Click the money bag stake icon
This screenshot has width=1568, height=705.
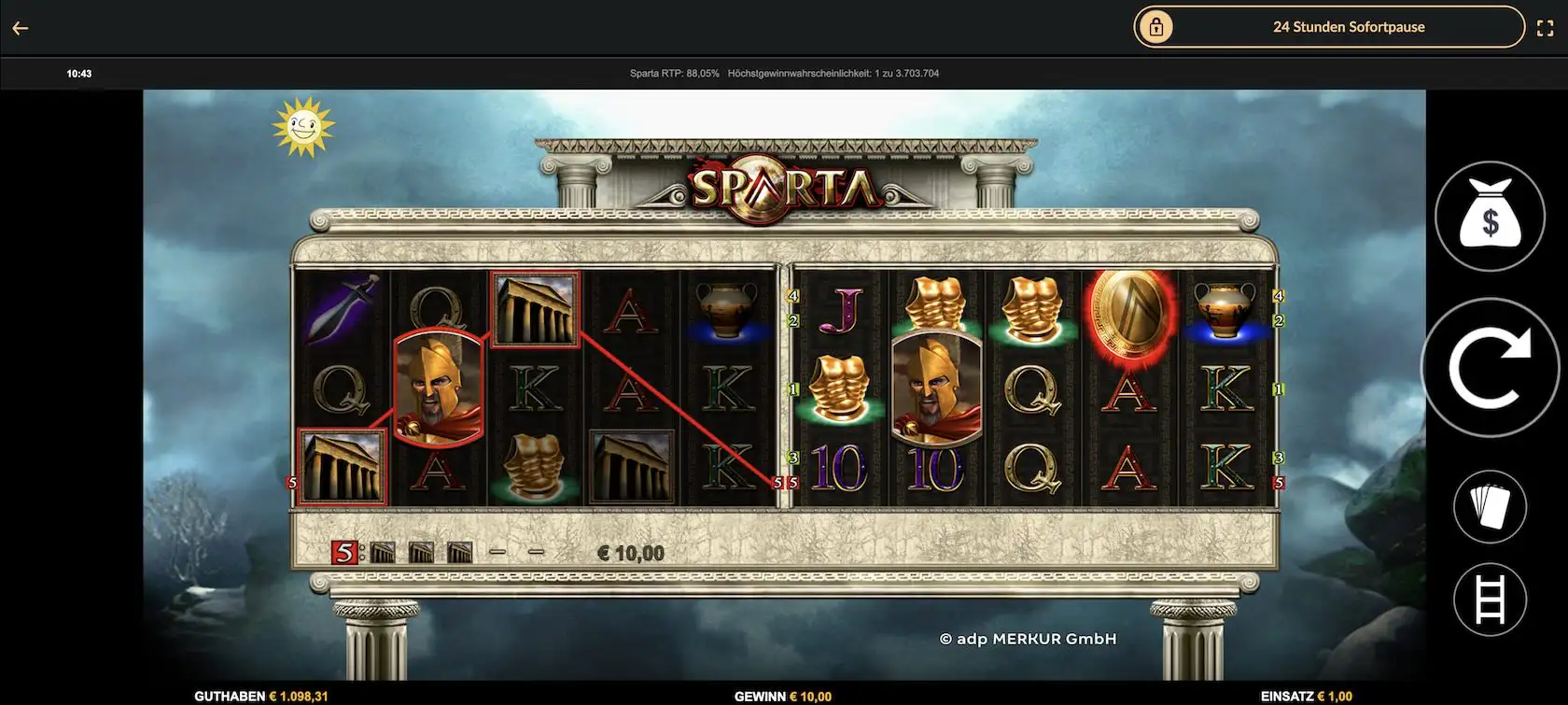click(1490, 215)
